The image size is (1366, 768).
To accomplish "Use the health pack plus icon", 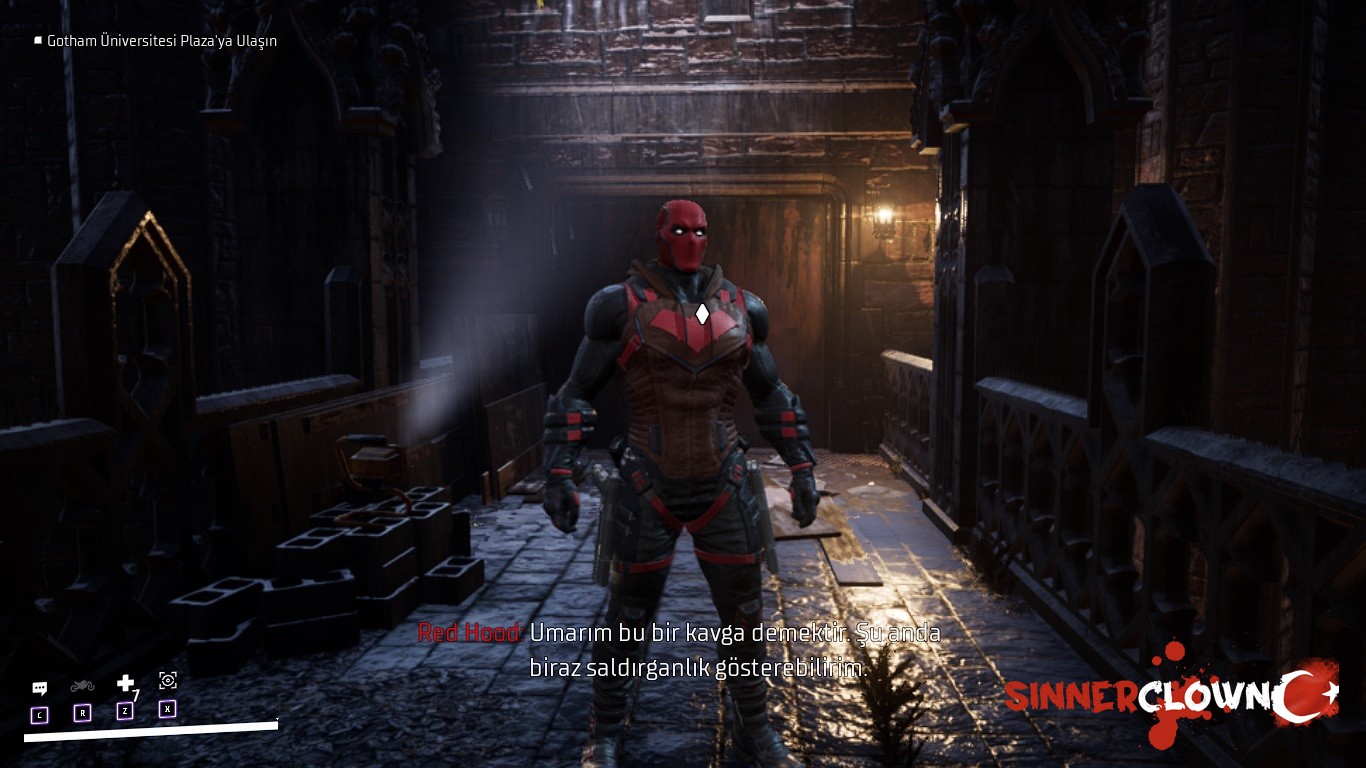I will click(x=125, y=683).
